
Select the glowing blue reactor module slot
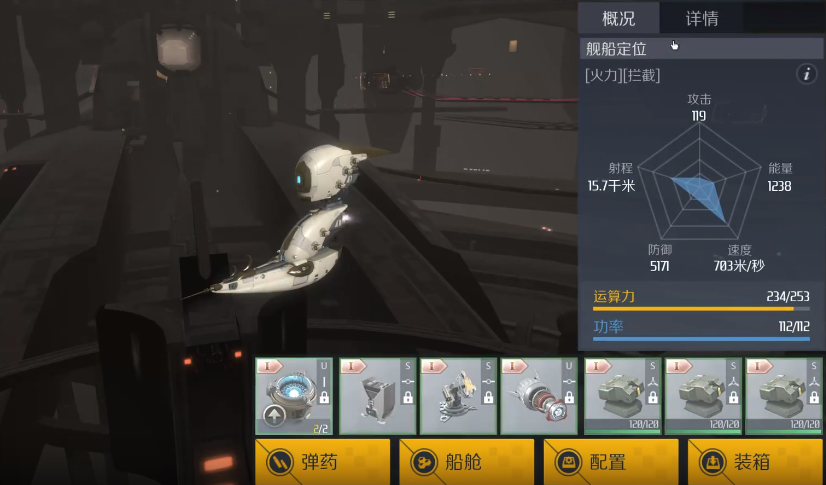tap(293, 396)
